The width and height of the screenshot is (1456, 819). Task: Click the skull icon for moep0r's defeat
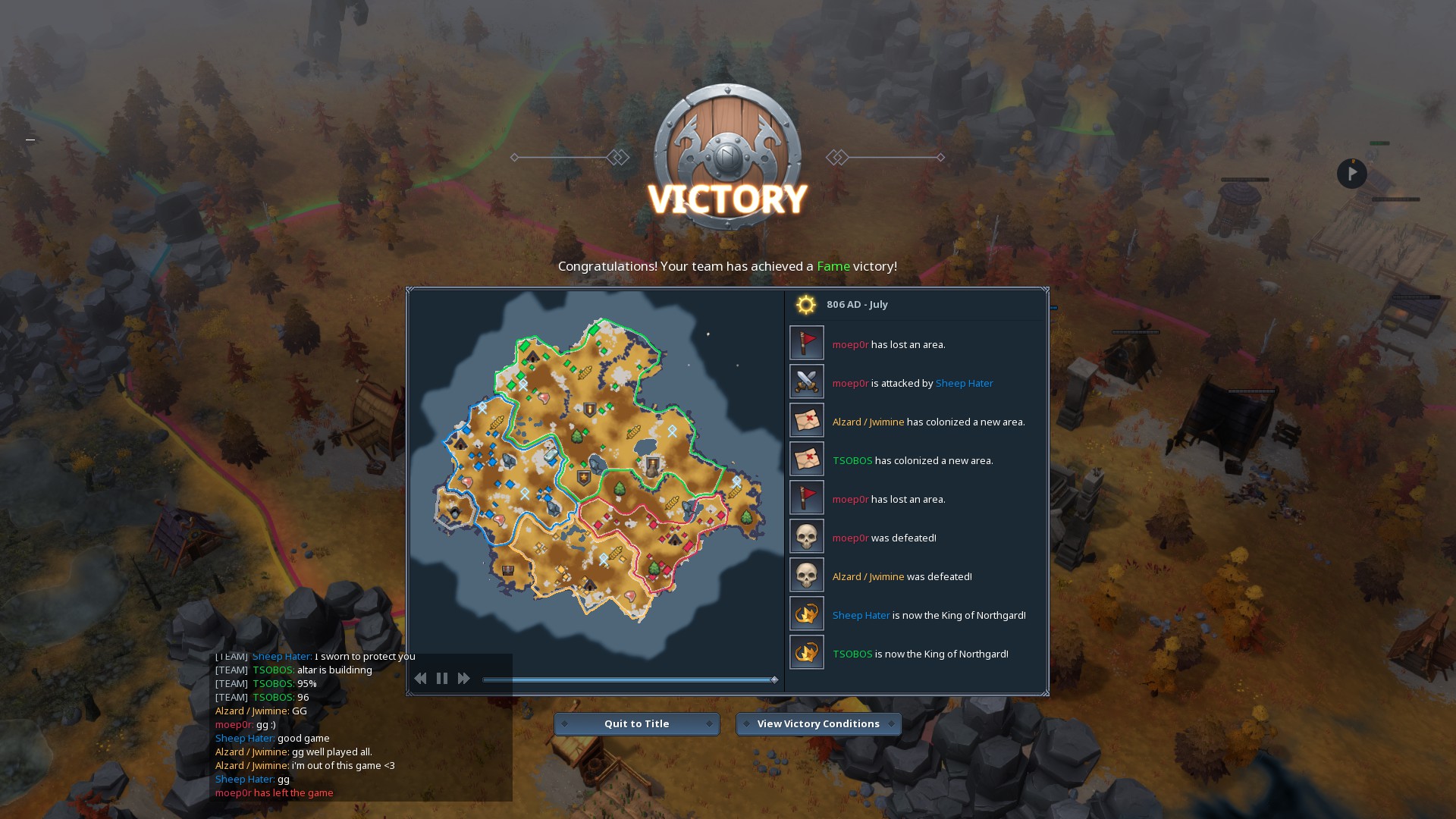(806, 535)
